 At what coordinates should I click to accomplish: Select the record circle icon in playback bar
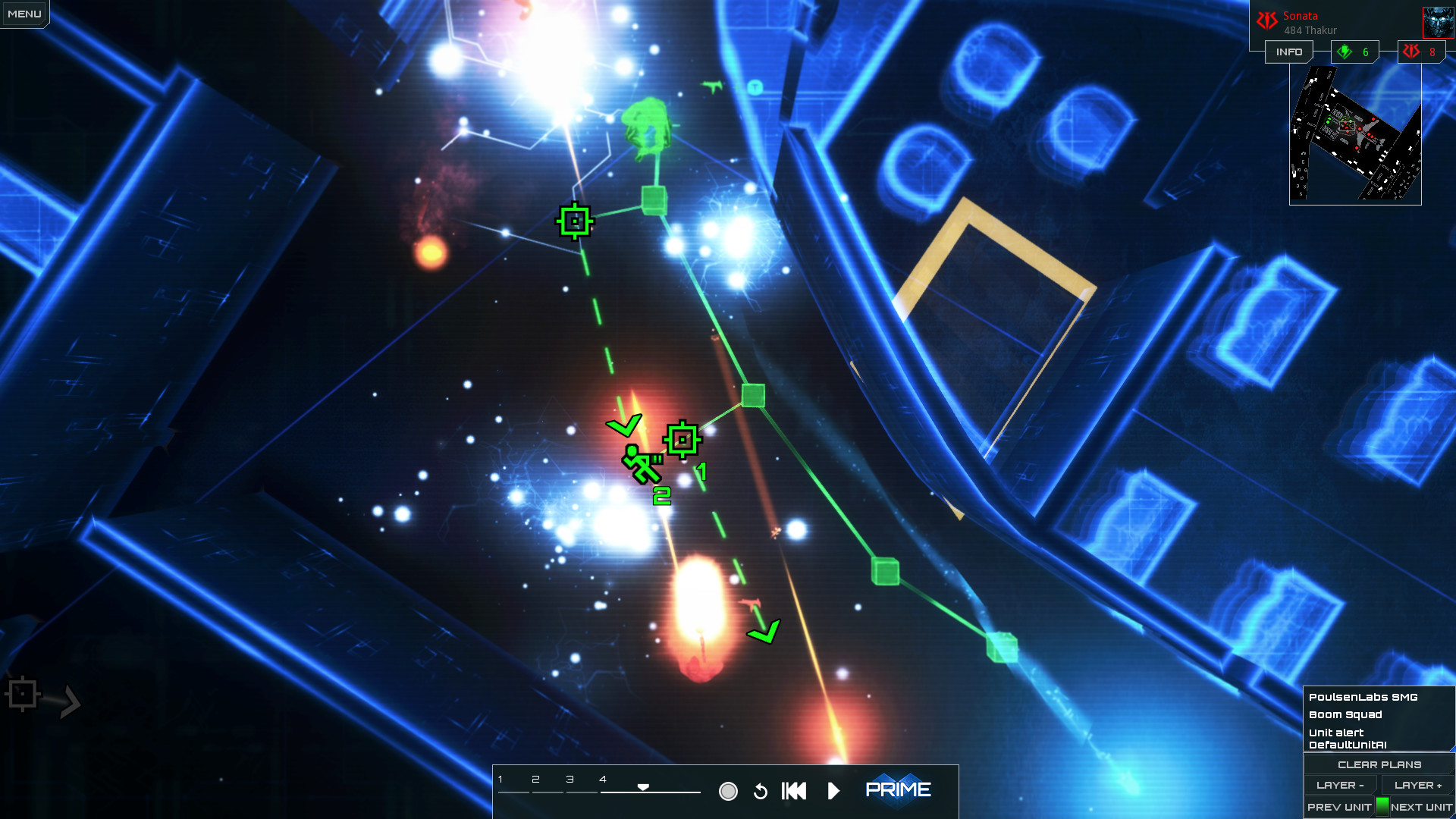730,790
